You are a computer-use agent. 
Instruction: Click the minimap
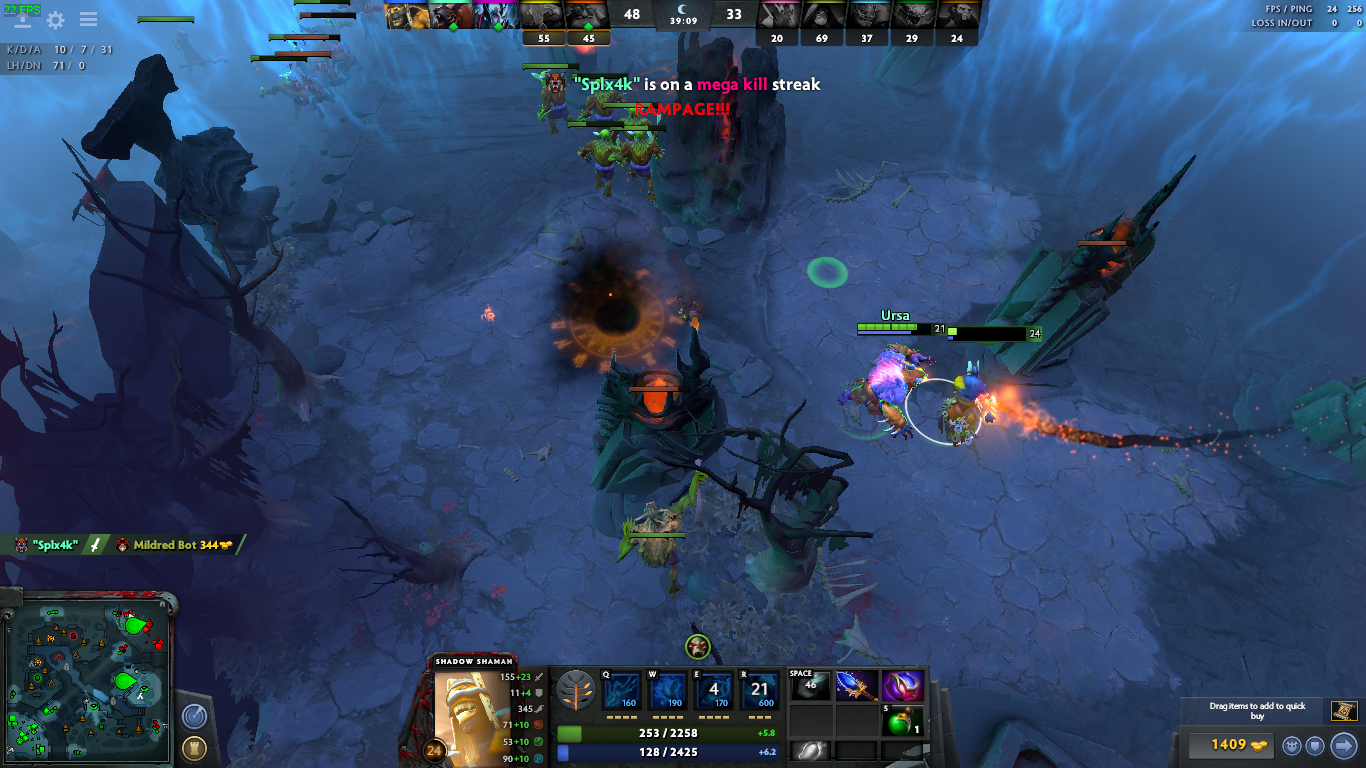90,677
